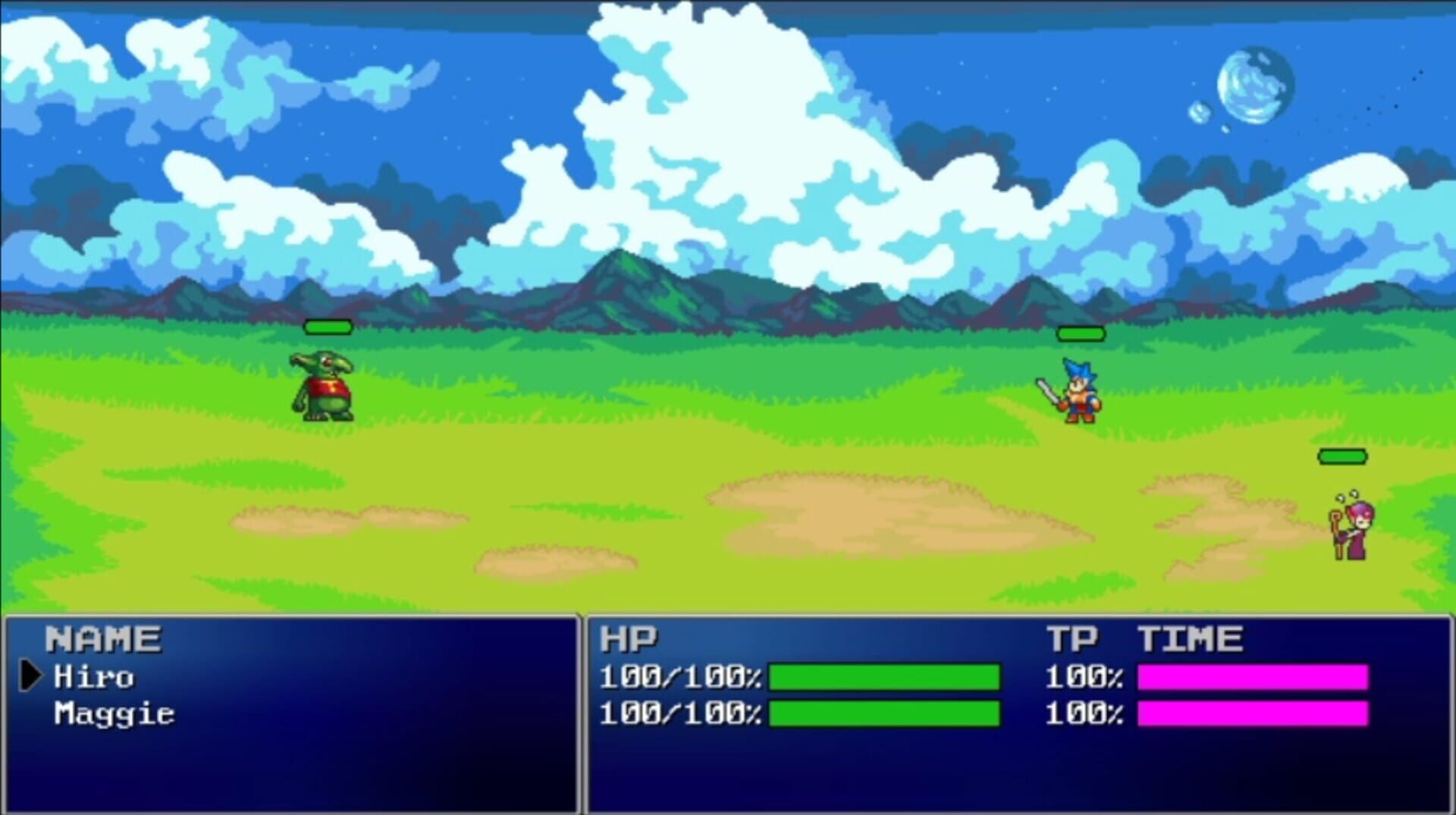
Task: Expand the TP column header
Action: (1072, 638)
